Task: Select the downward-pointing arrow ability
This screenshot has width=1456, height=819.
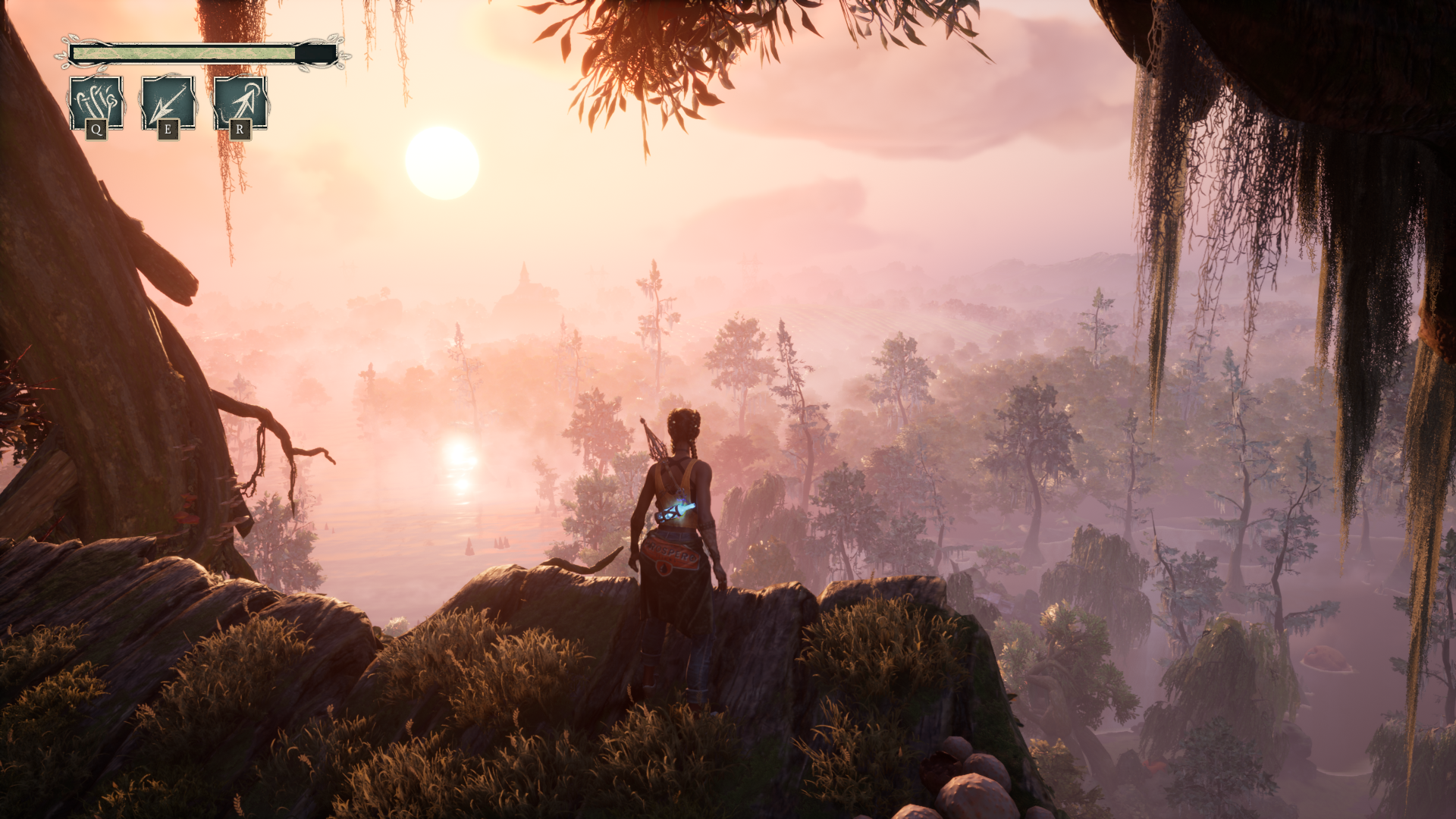Action: point(168,103)
